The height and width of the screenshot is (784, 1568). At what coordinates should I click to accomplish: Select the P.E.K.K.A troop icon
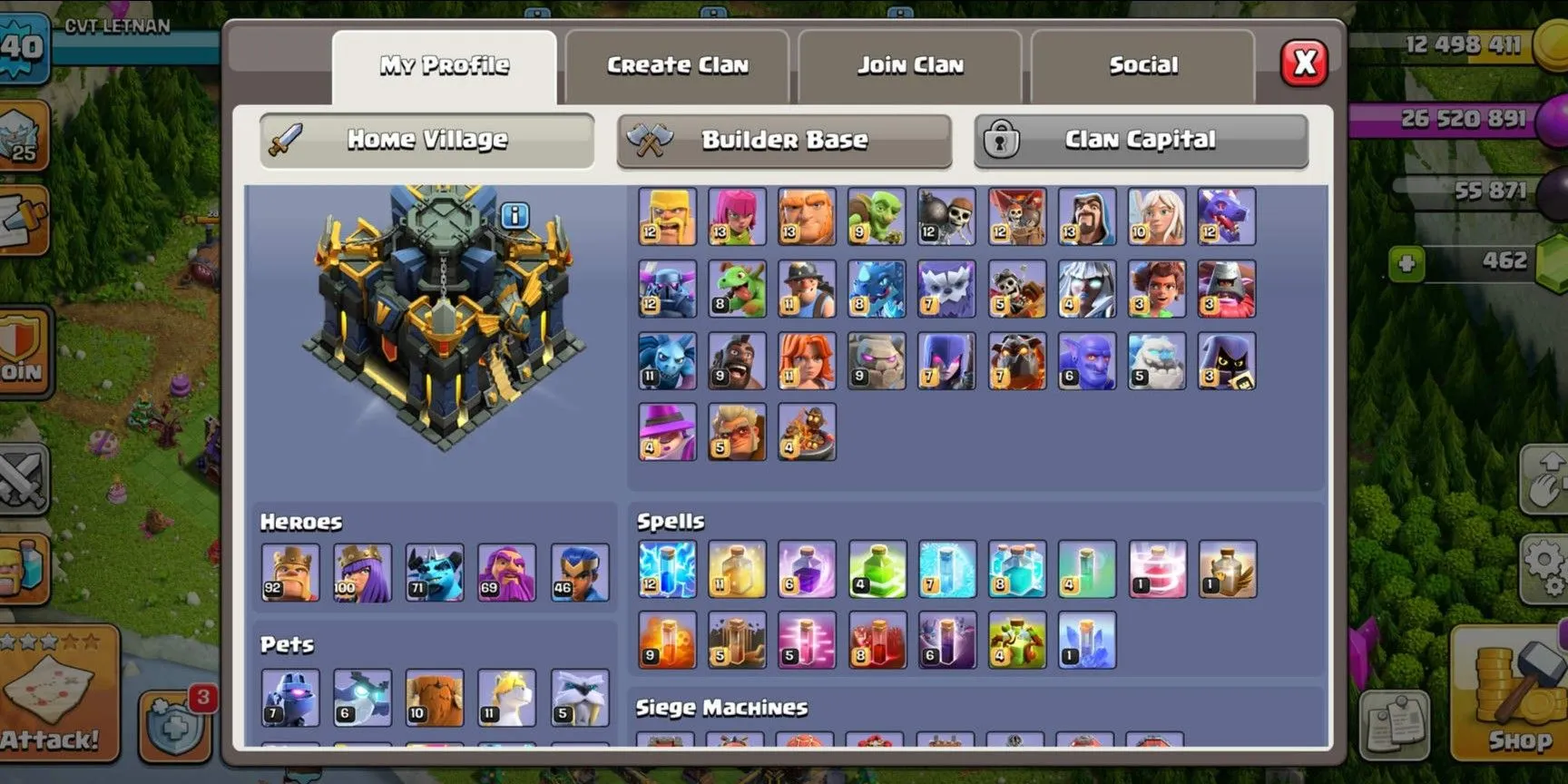[x=666, y=289]
